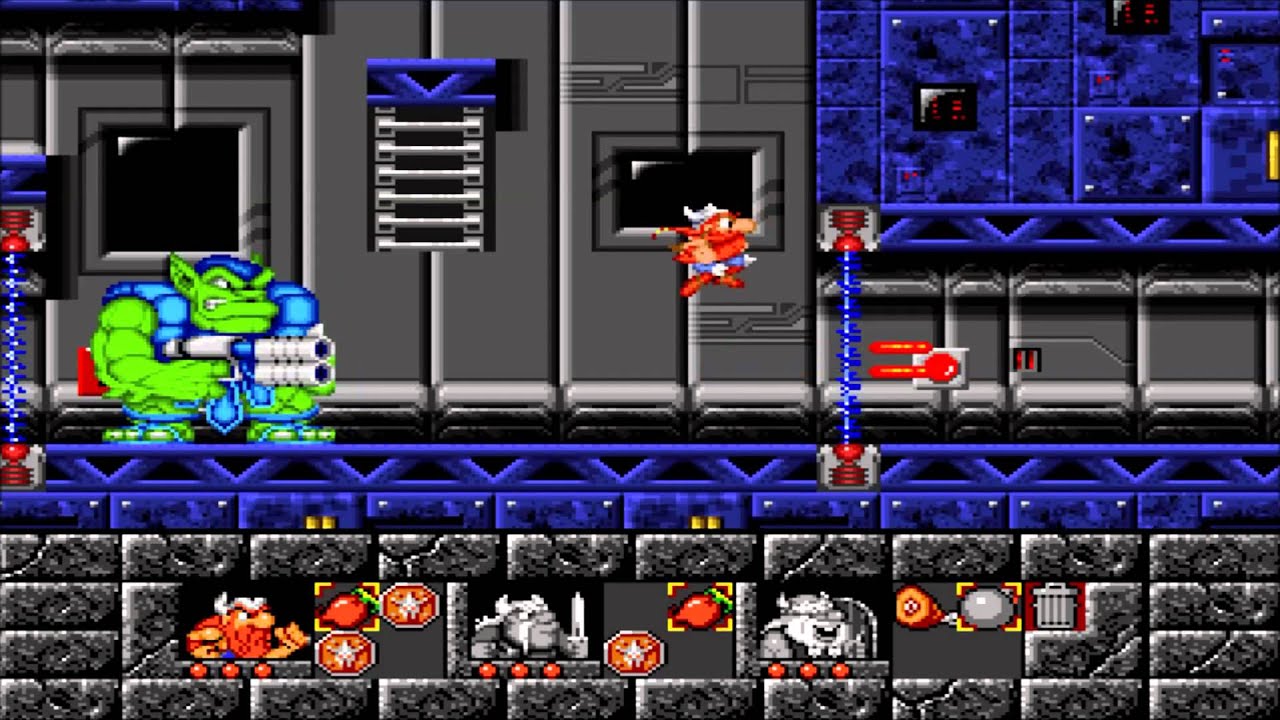Pick Erik's shield item right of his tomato

coord(410,605)
